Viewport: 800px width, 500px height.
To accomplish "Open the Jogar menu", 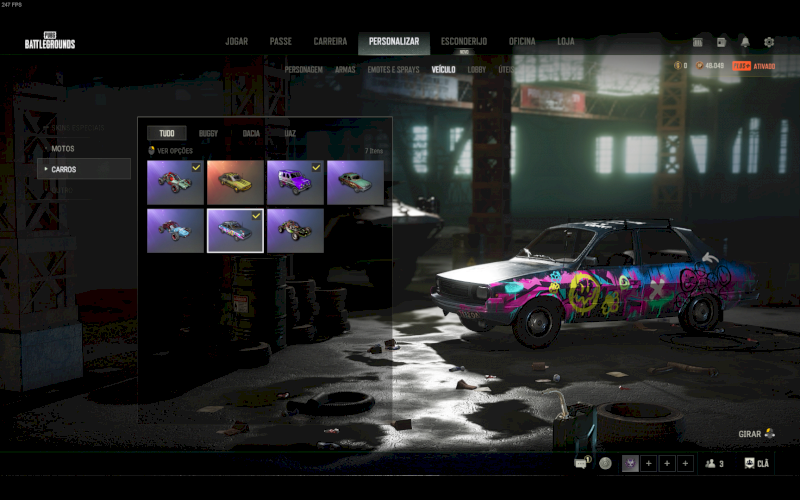I will tap(236, 42).
